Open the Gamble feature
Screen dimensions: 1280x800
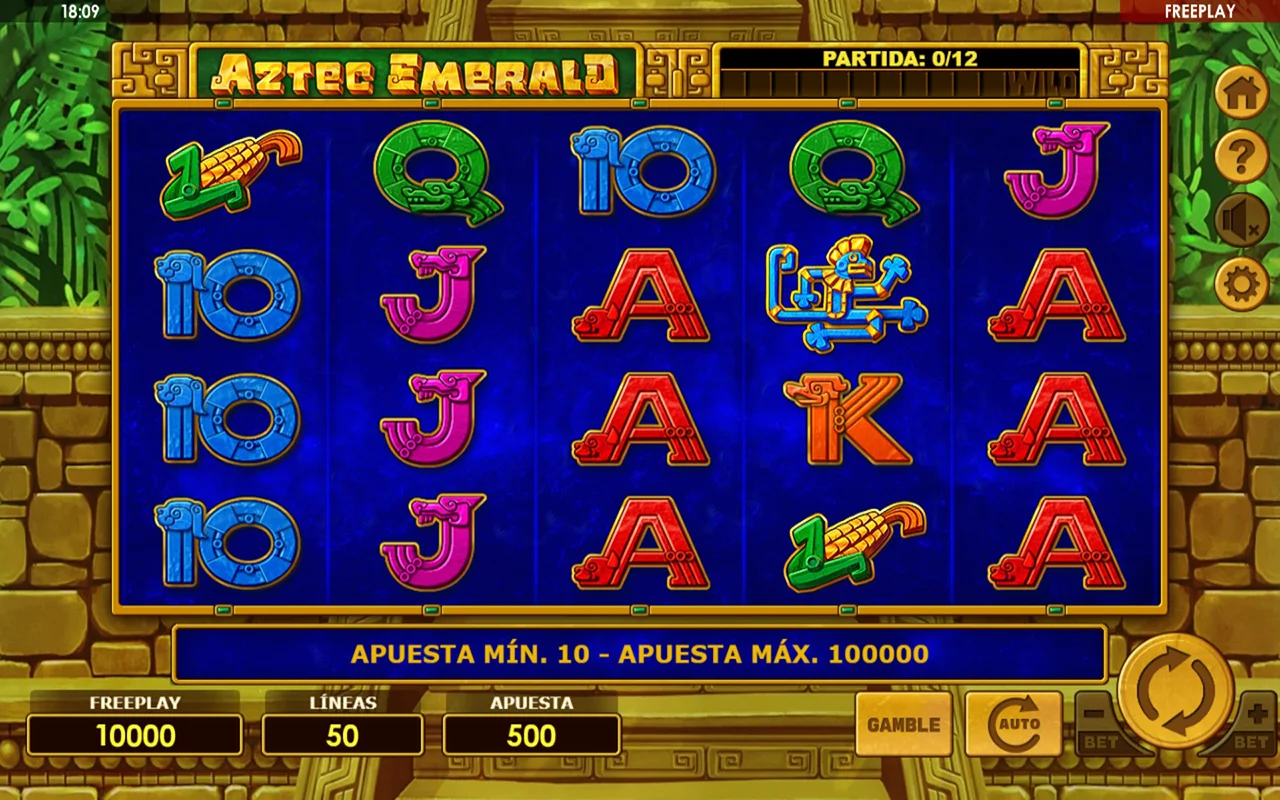pyautogui.click(x=903, y=724)
